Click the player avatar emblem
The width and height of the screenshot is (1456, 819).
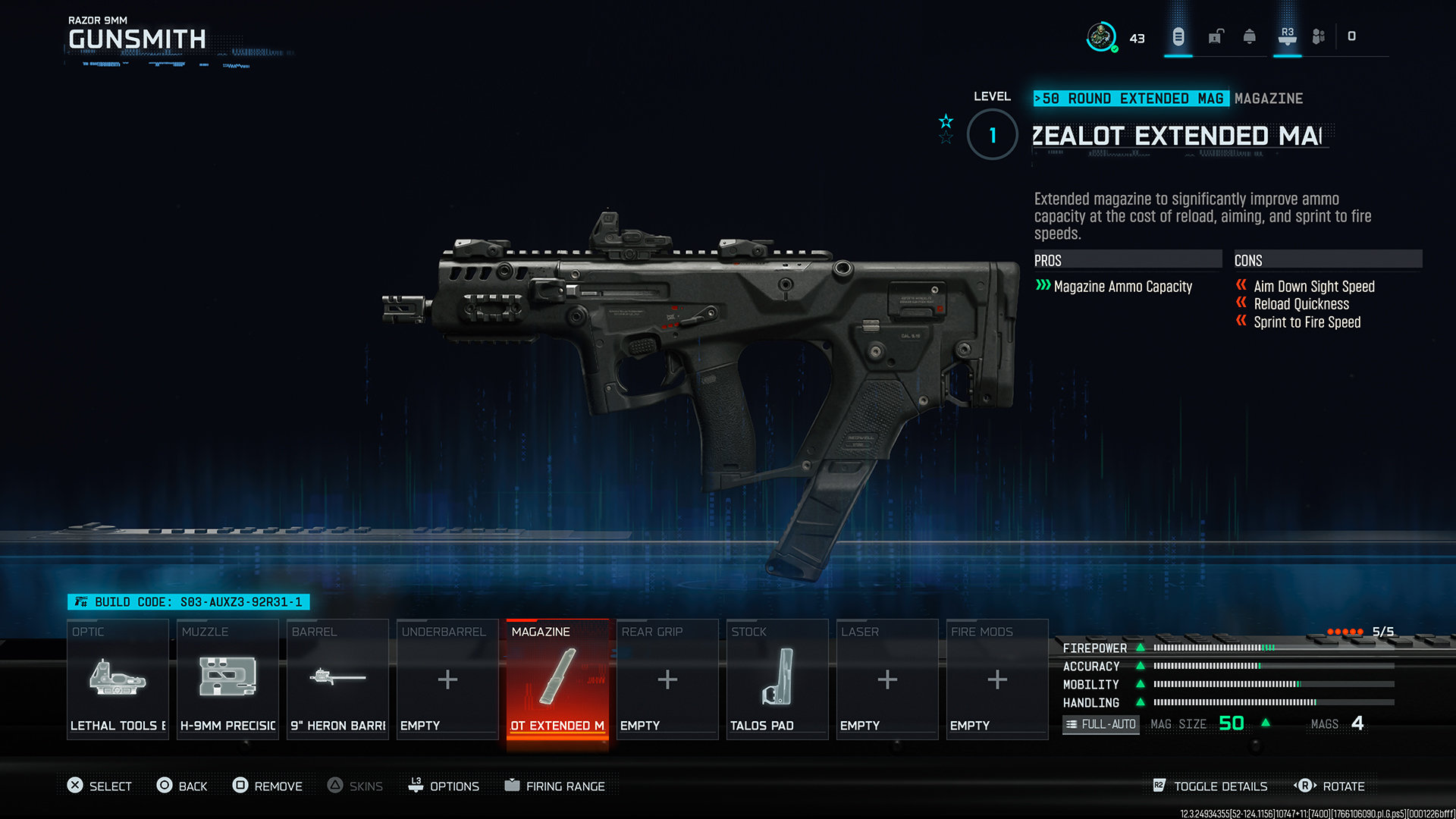(1102, 35)
